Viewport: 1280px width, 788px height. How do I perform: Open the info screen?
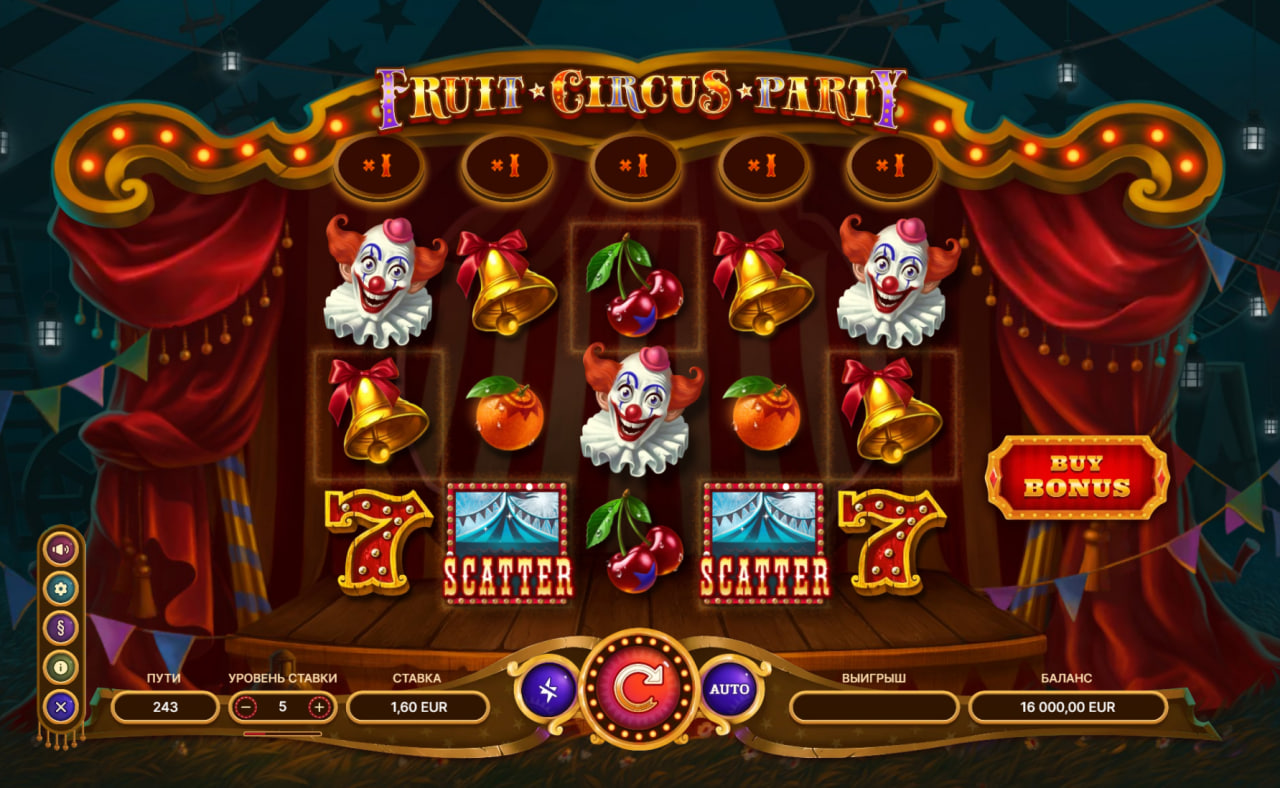pos(60,662)
